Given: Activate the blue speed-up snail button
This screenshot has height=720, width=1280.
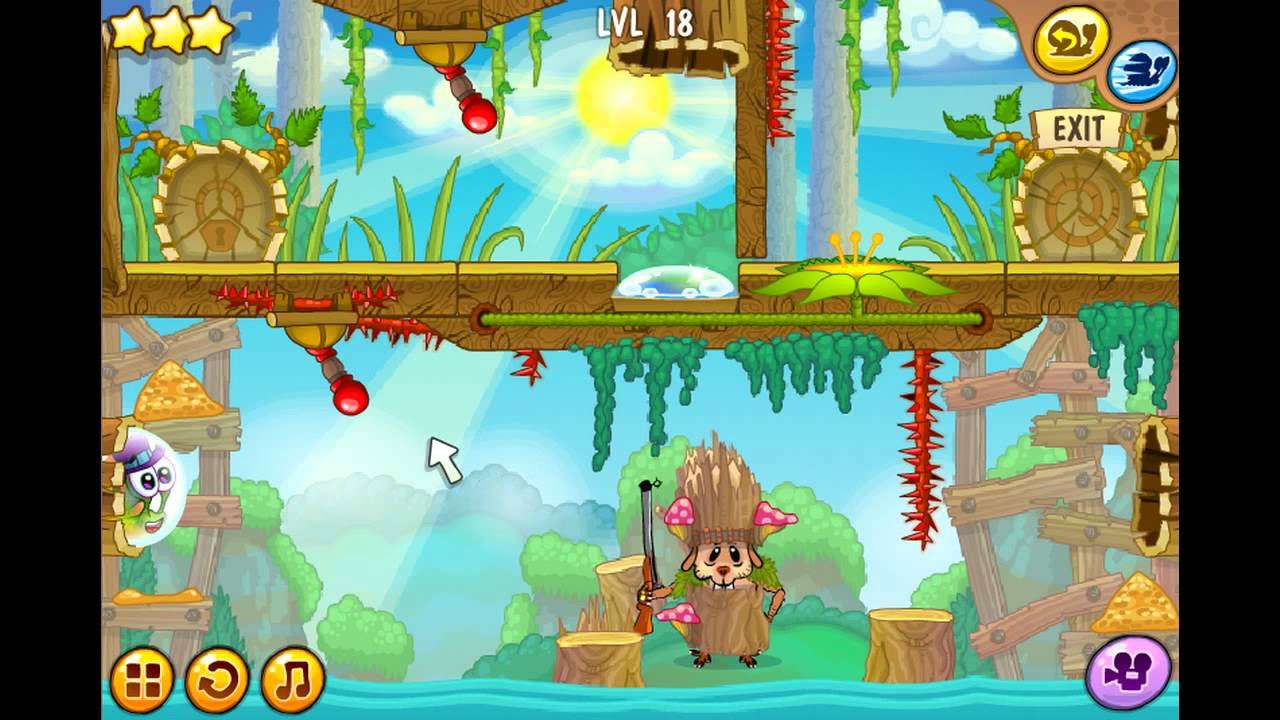Looking at the screenshot, I should pos(1141,72).
